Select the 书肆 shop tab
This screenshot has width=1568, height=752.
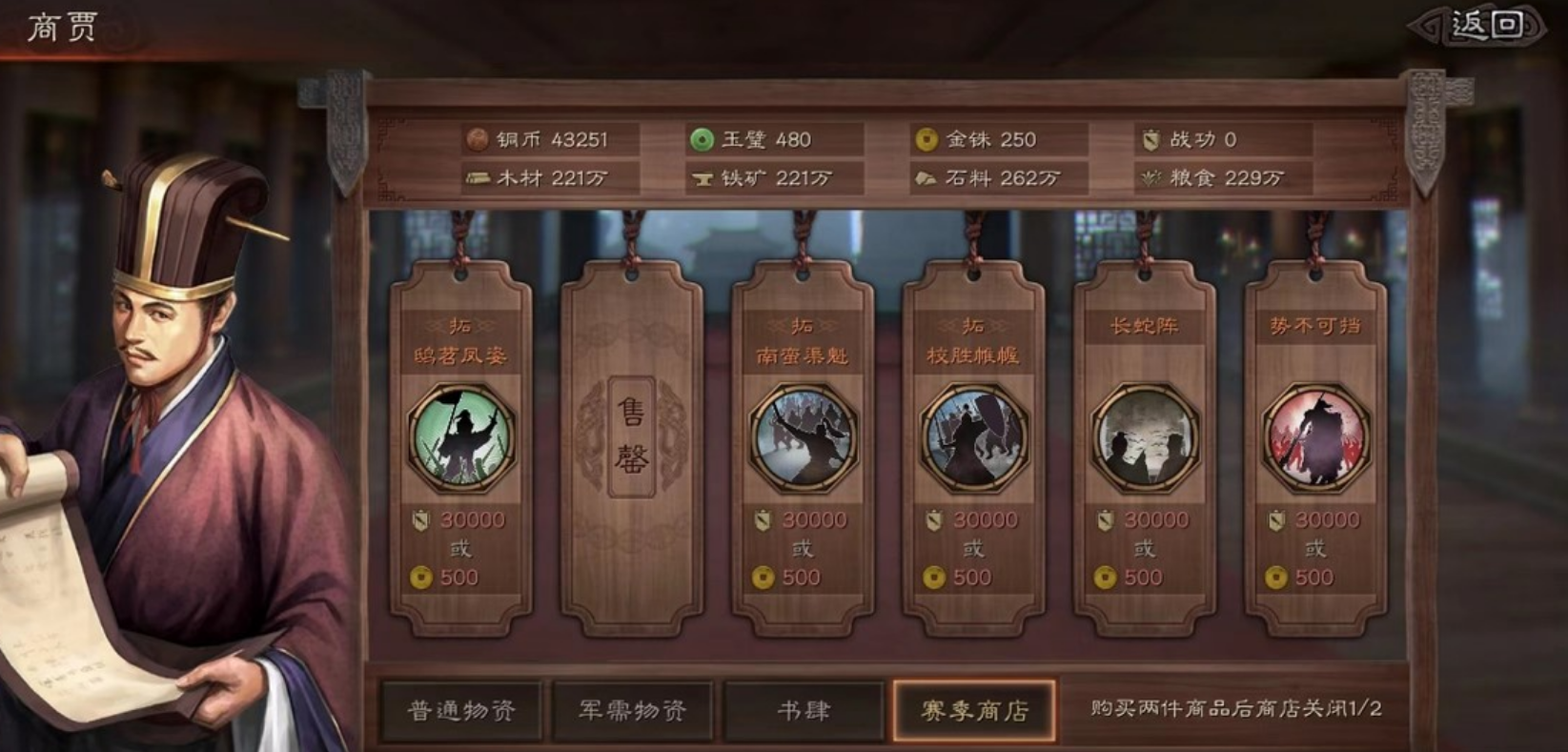(x=803, y=710)
